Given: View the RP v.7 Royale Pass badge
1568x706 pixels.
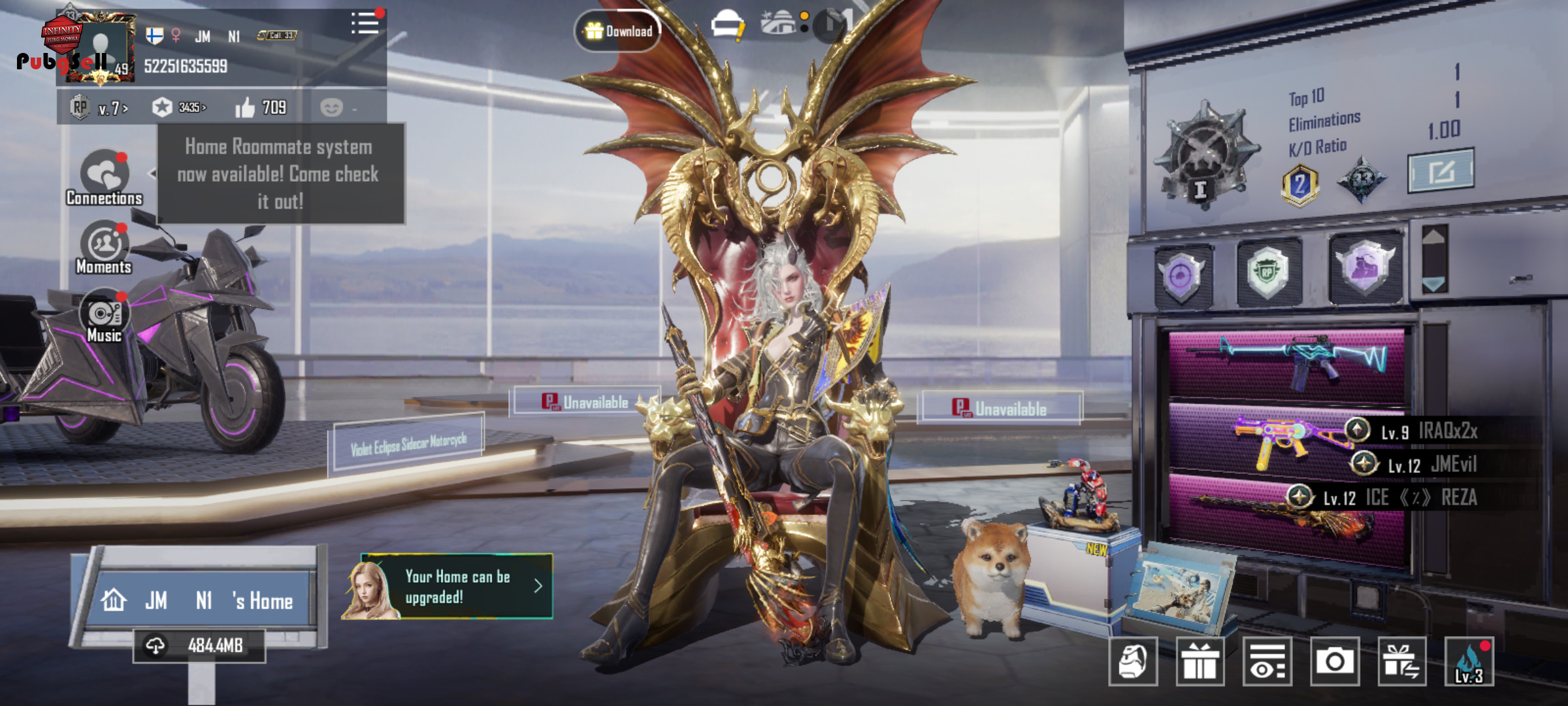Looking at the screenshot, I should point(99,107).
